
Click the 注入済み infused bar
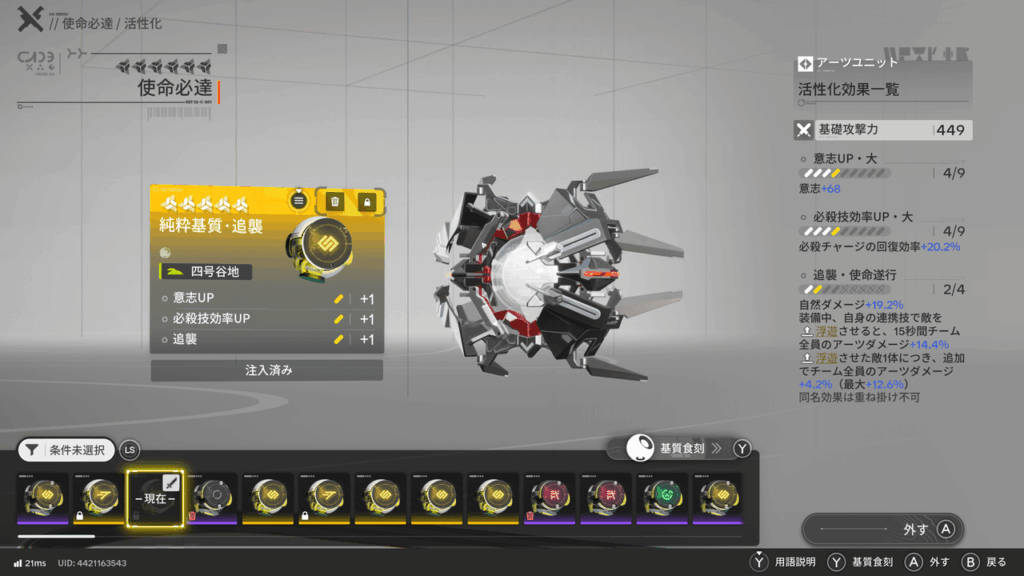267,370
